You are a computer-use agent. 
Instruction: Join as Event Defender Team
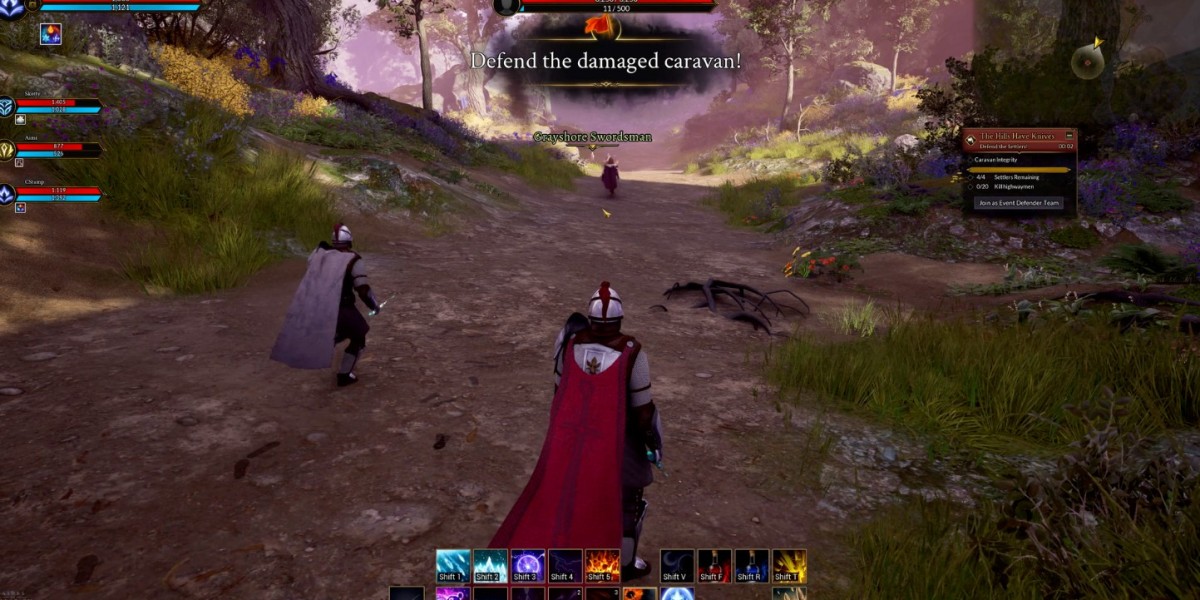point(1019,203)
